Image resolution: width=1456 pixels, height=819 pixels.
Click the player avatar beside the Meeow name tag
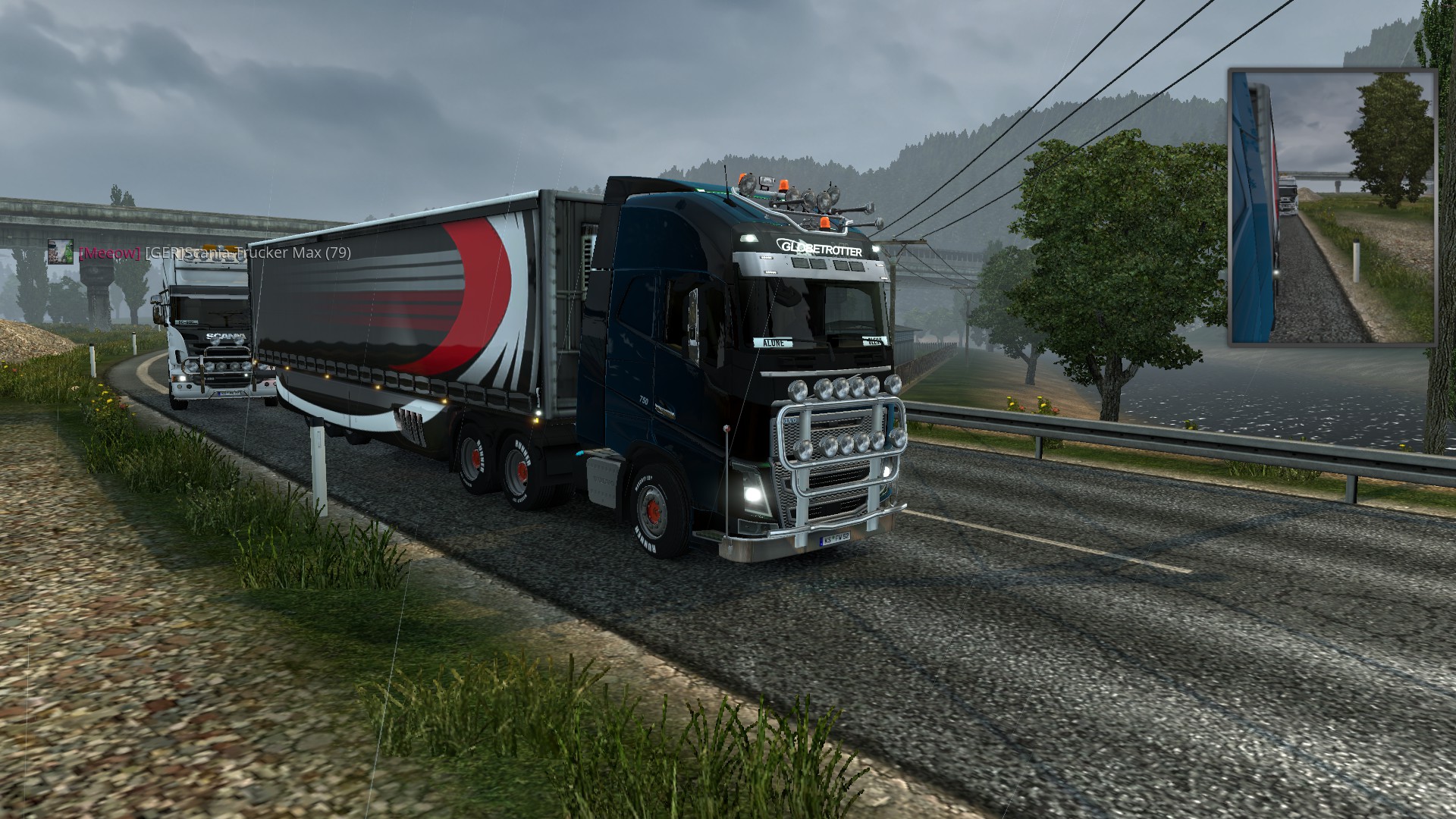coord(61,252)
